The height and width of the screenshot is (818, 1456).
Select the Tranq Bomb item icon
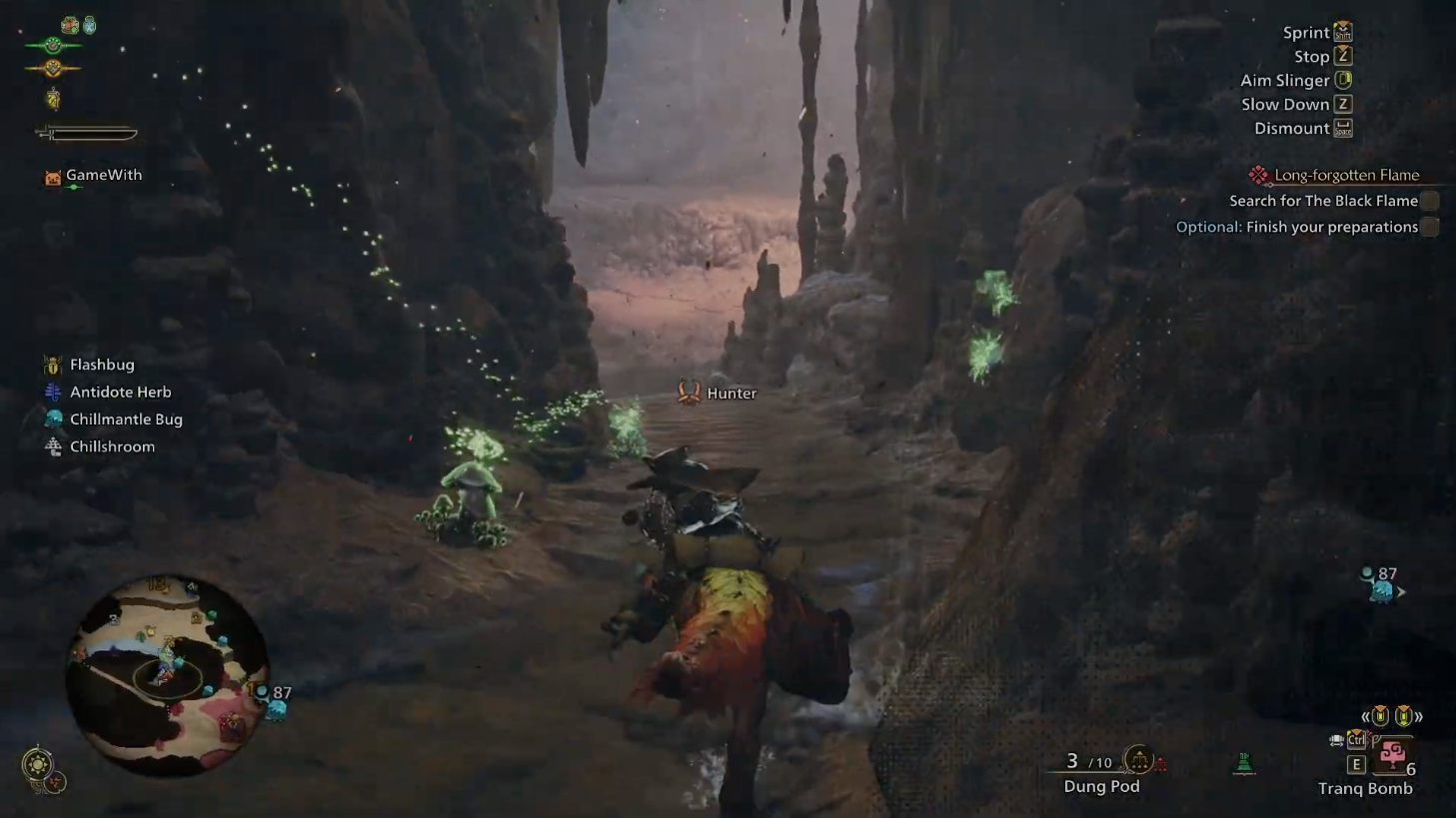[1392, 755]
